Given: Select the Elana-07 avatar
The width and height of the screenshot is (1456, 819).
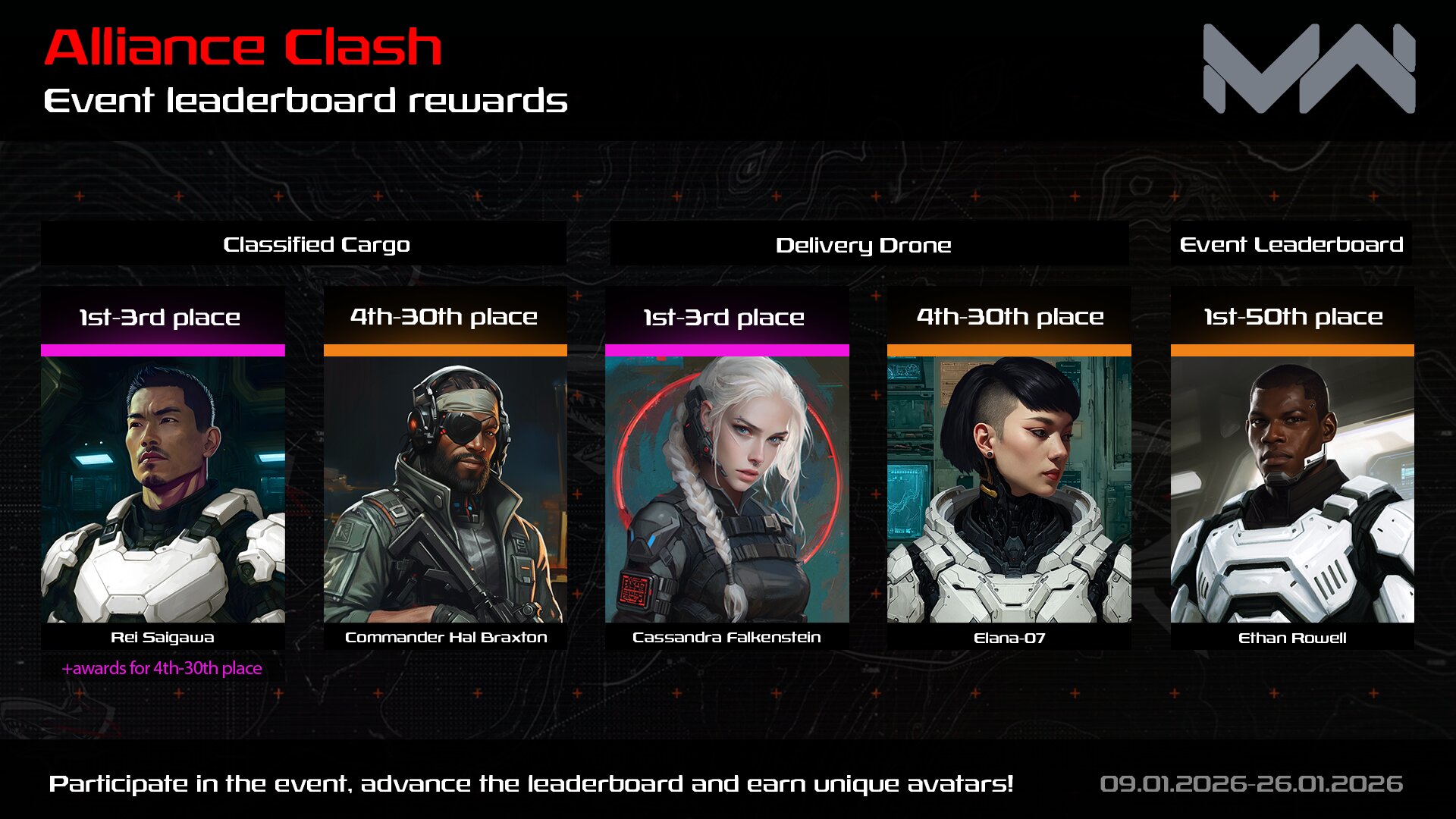Looking at the screenshot, I should point(1009,489).
